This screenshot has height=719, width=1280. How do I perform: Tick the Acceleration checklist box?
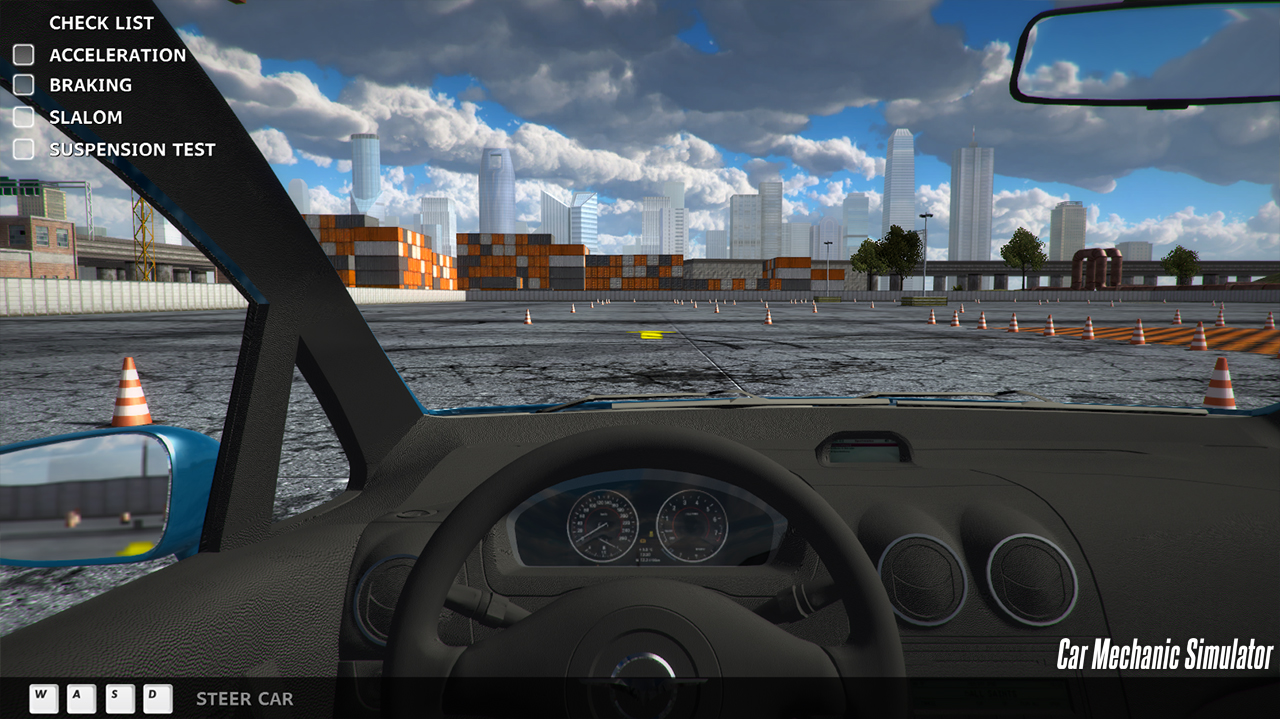(x=23, y=55)
